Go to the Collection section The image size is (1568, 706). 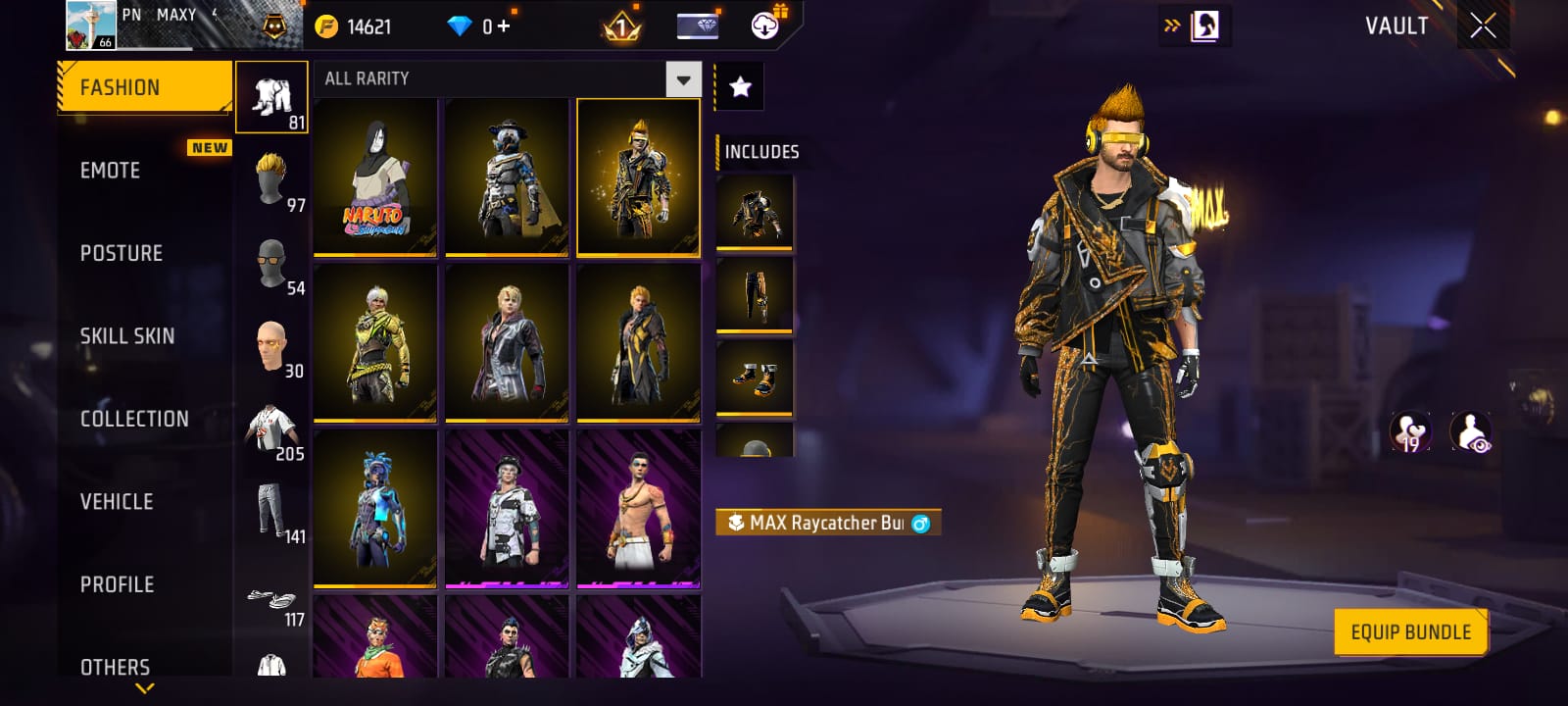pyautogui.click(x=134, y=419)
